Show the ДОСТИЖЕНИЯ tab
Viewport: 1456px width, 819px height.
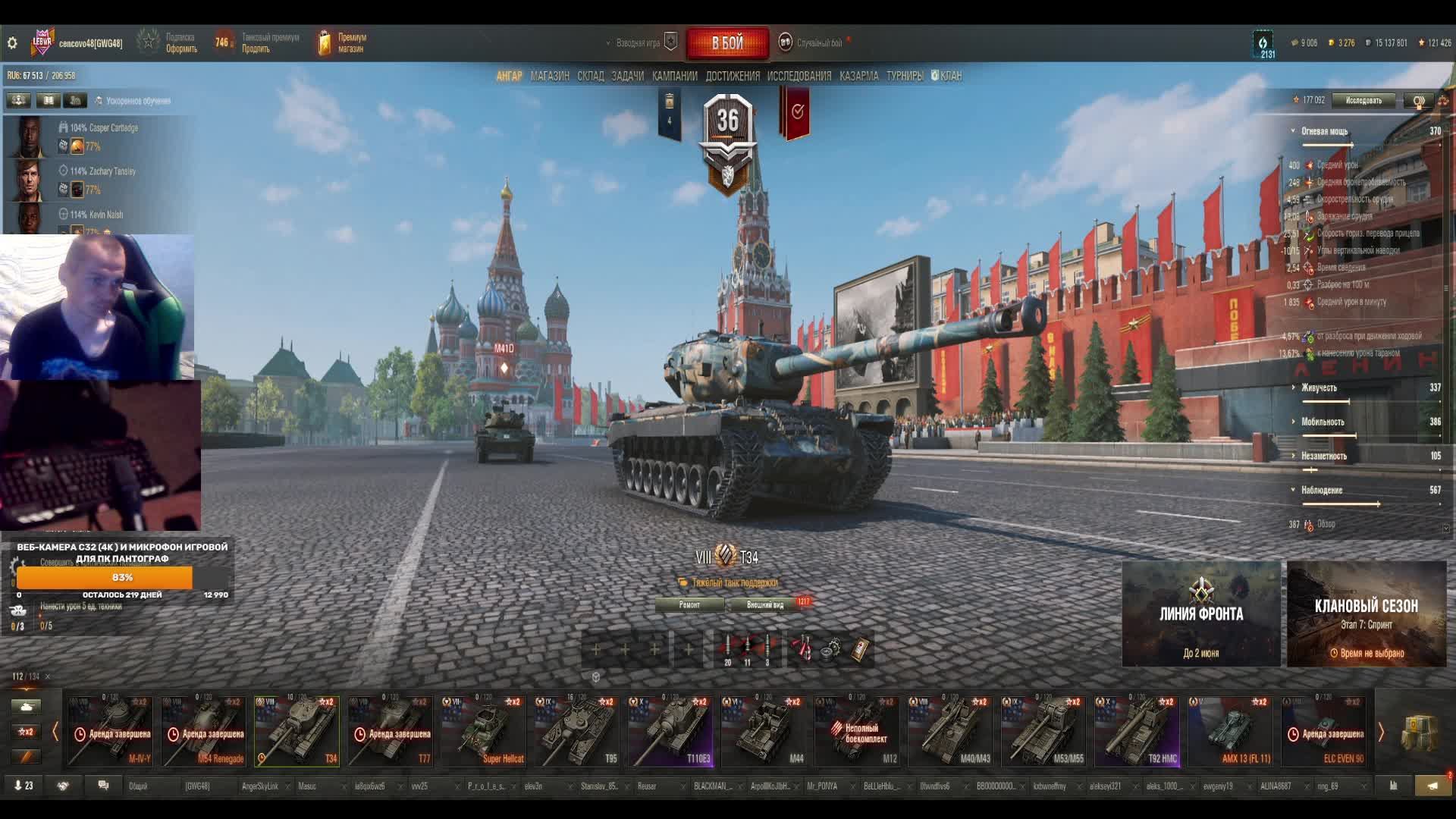point(732,76)
